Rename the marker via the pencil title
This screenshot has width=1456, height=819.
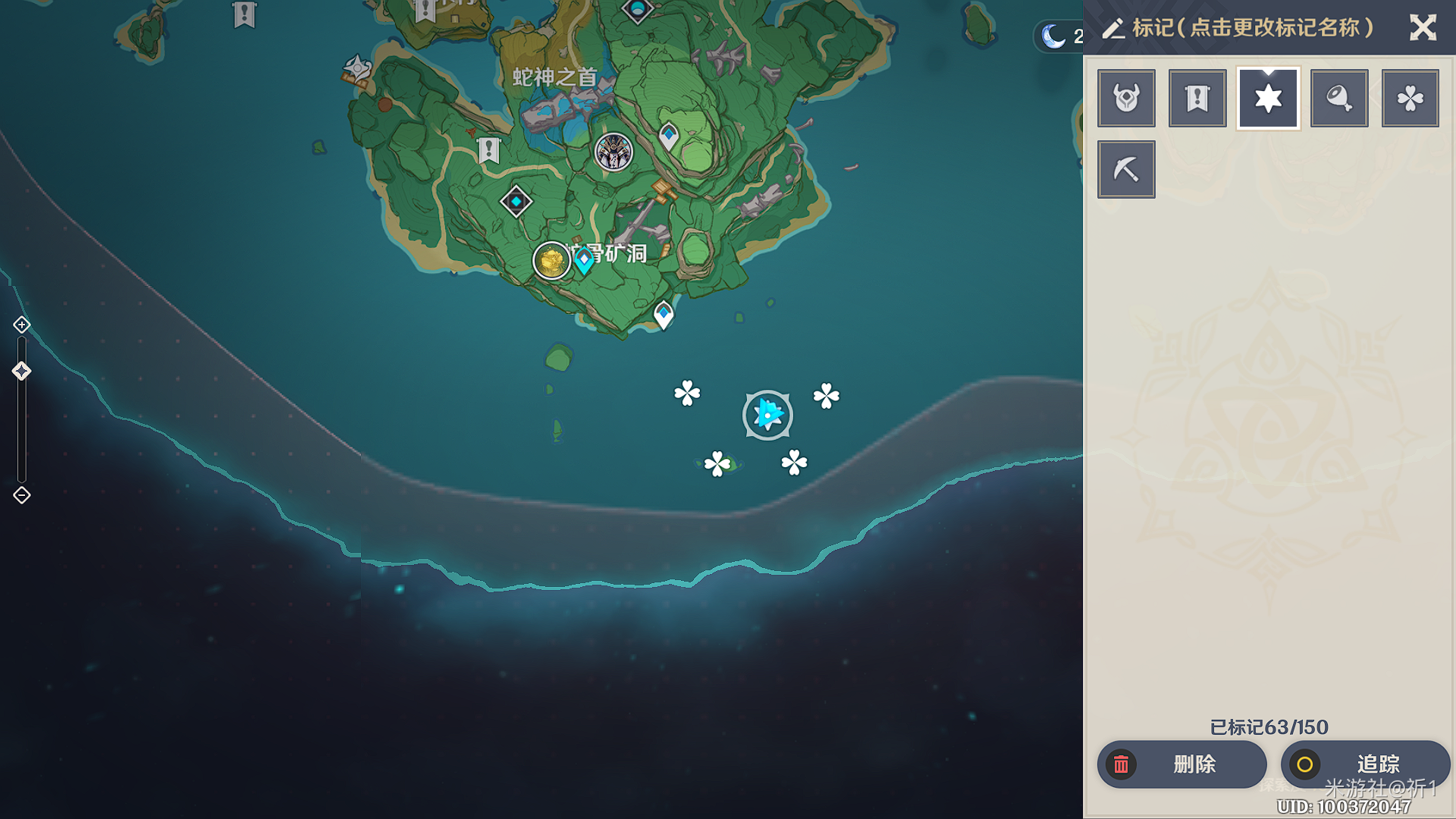[1238, 28]
